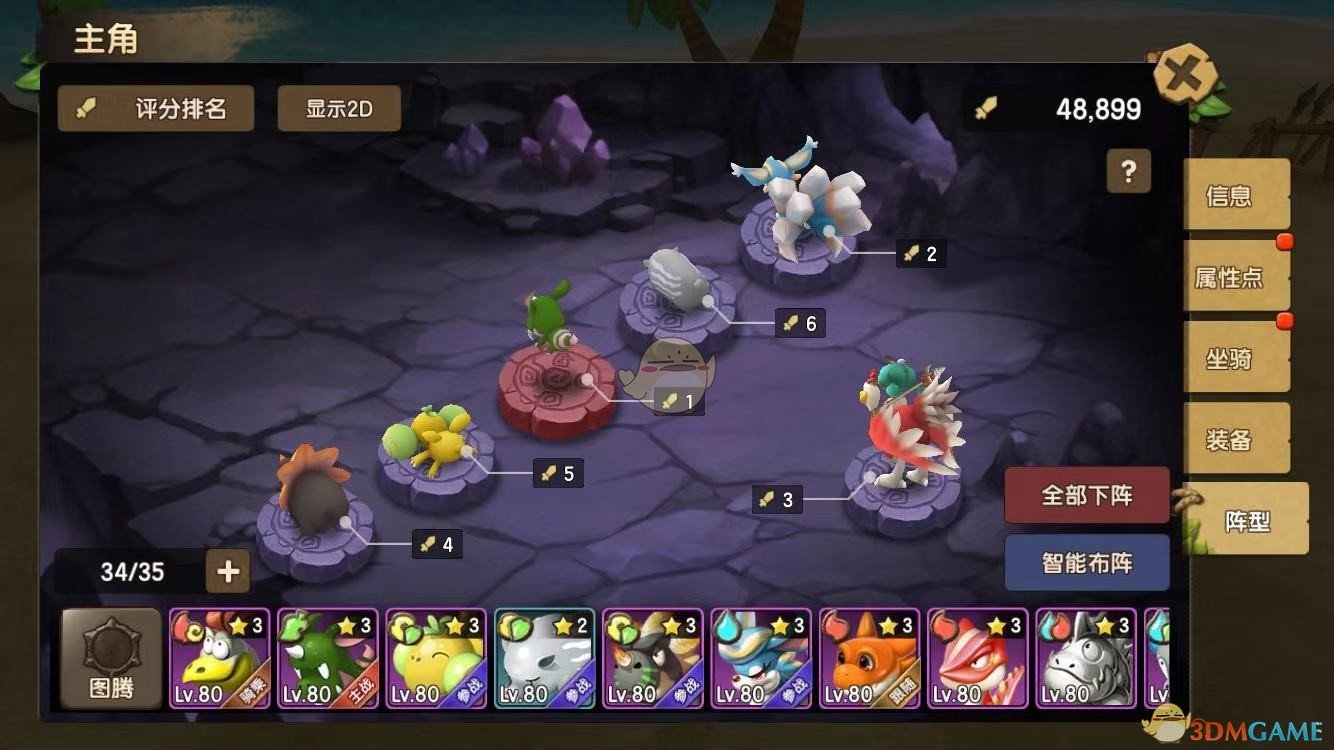The height and width of the screenshot is (750, 1334).
Task: Open the 评分排名 ranking screen
Action: pyautogui.click(x=156, y=108)
